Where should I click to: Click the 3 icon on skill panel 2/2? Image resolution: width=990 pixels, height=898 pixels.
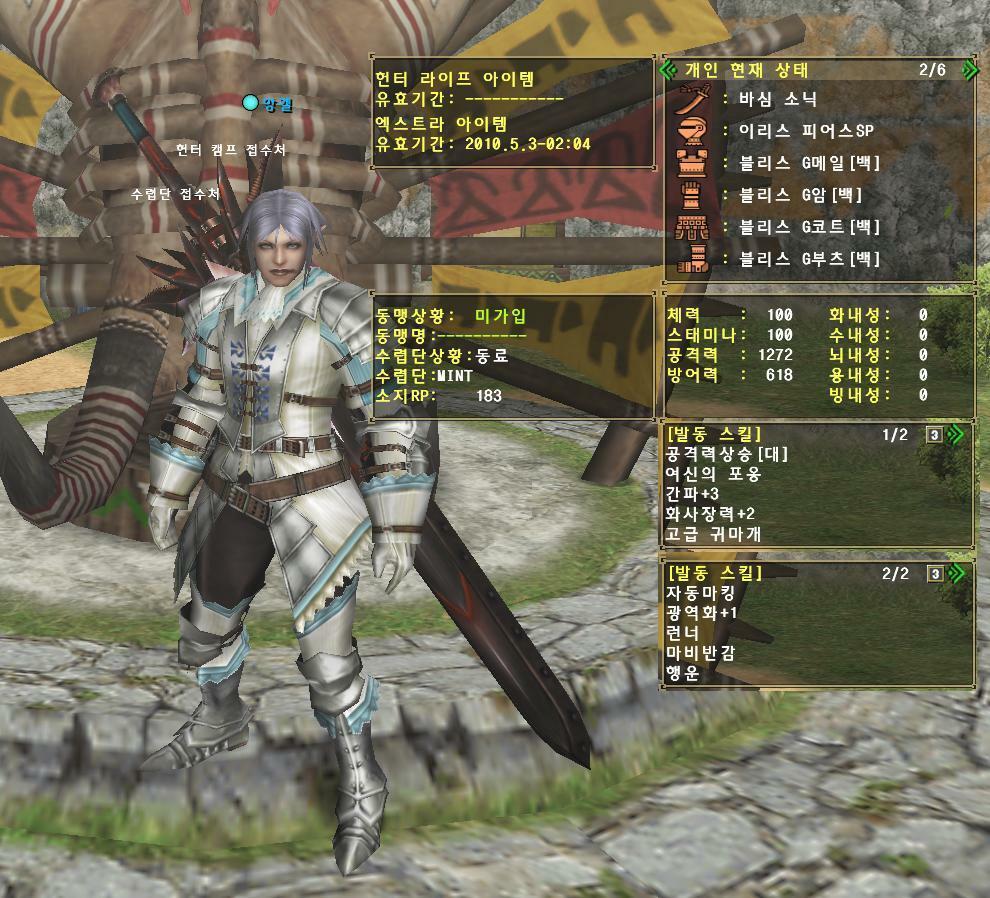(x=934, y=574)
